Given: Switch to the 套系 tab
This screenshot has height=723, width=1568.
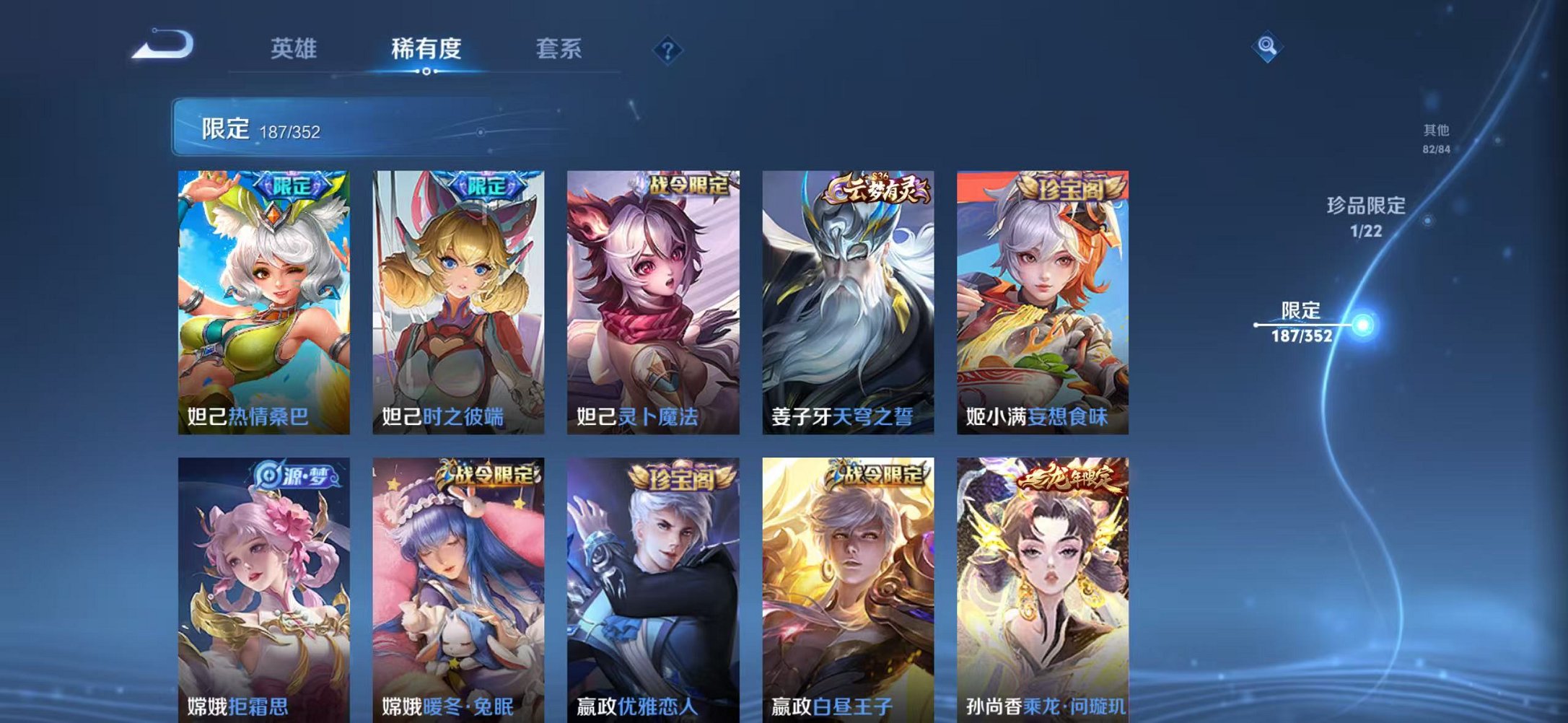Looking at the screenshot, I should click(558, 48).
